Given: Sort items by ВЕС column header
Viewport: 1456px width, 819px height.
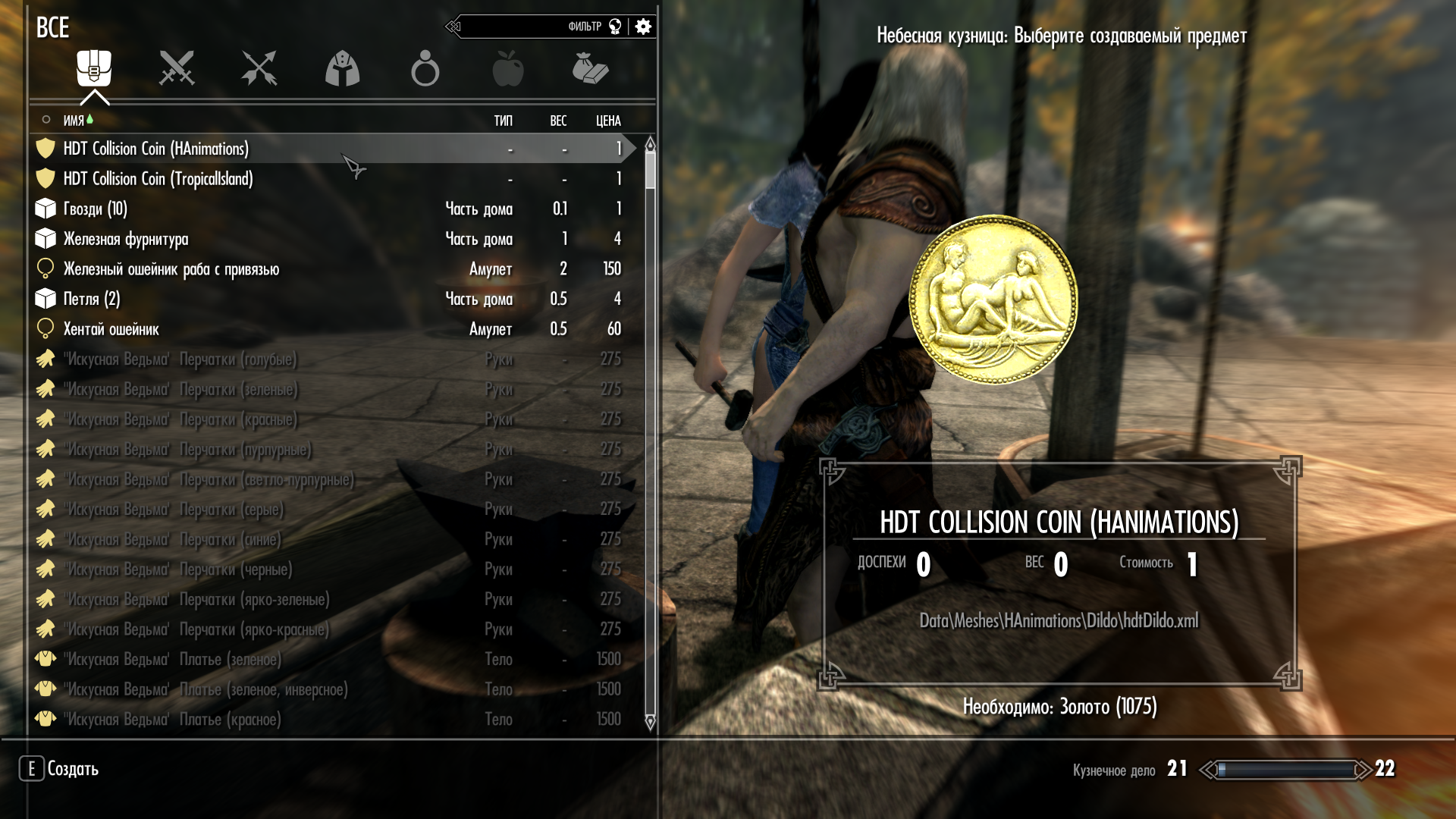Looking at the screenshot, I should coord(558,121).
